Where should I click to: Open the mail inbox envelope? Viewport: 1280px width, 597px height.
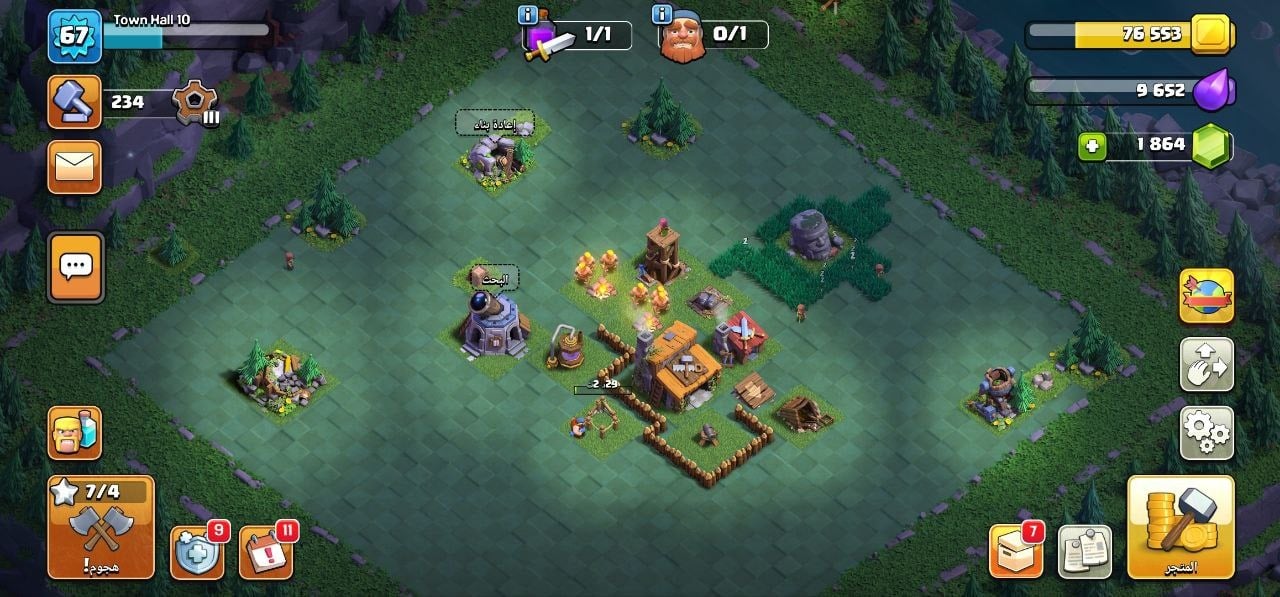point(75,167)
